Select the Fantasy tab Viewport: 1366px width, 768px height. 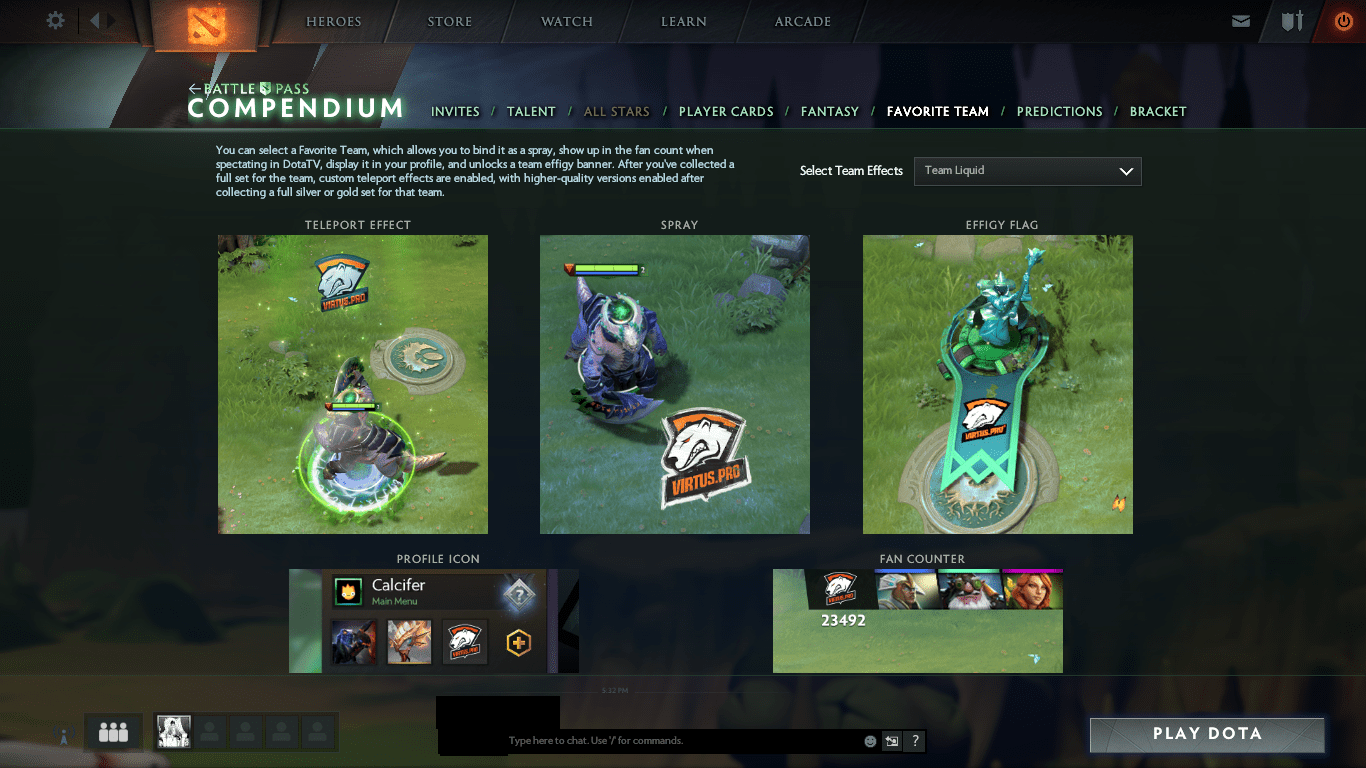(x=830, y=112)
